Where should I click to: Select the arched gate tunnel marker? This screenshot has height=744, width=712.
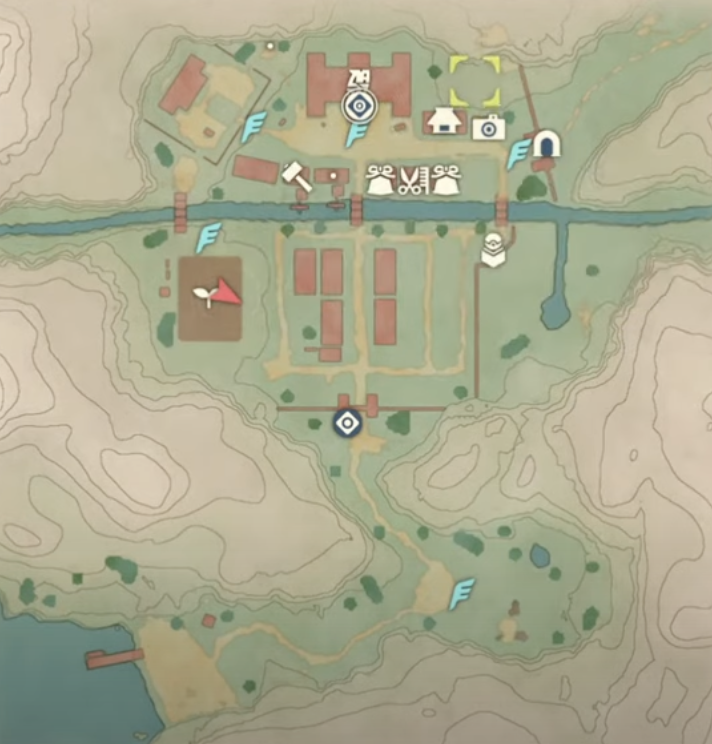pos(545,146)
